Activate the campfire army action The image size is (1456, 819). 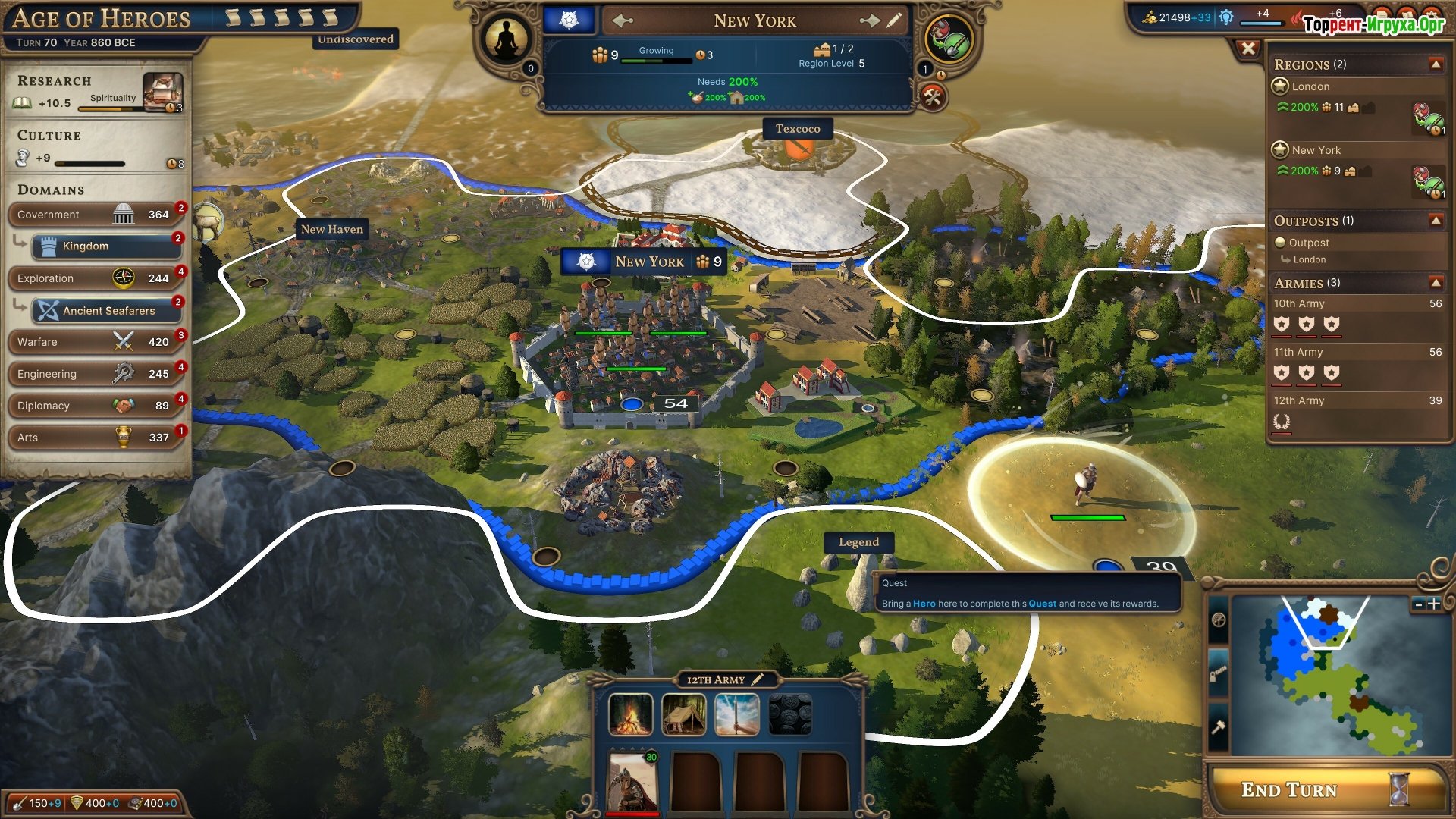[631, 714]
